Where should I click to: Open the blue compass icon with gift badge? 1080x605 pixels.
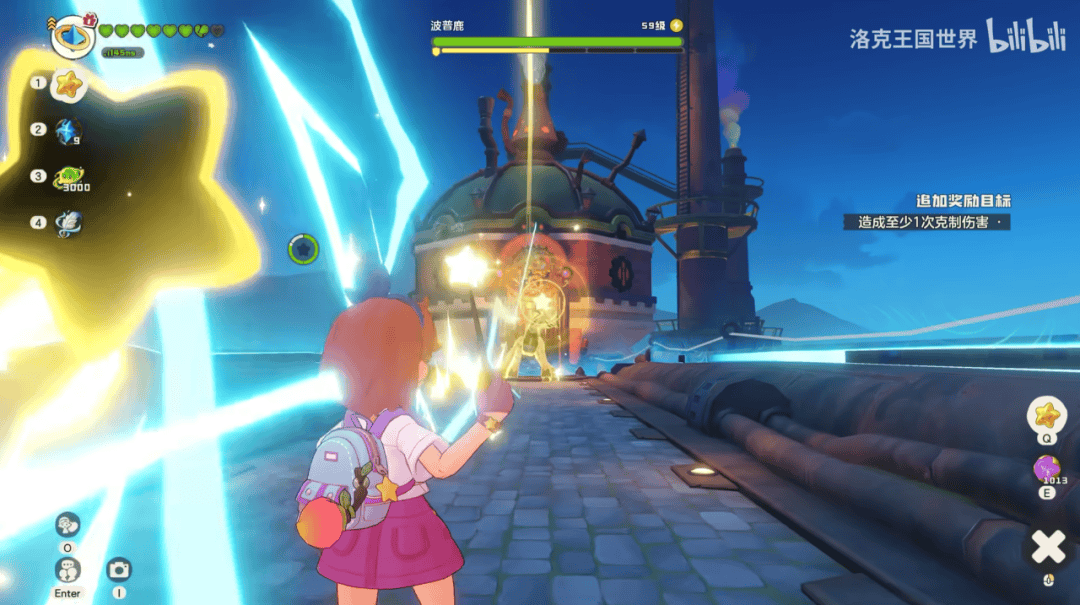point(72,37)
